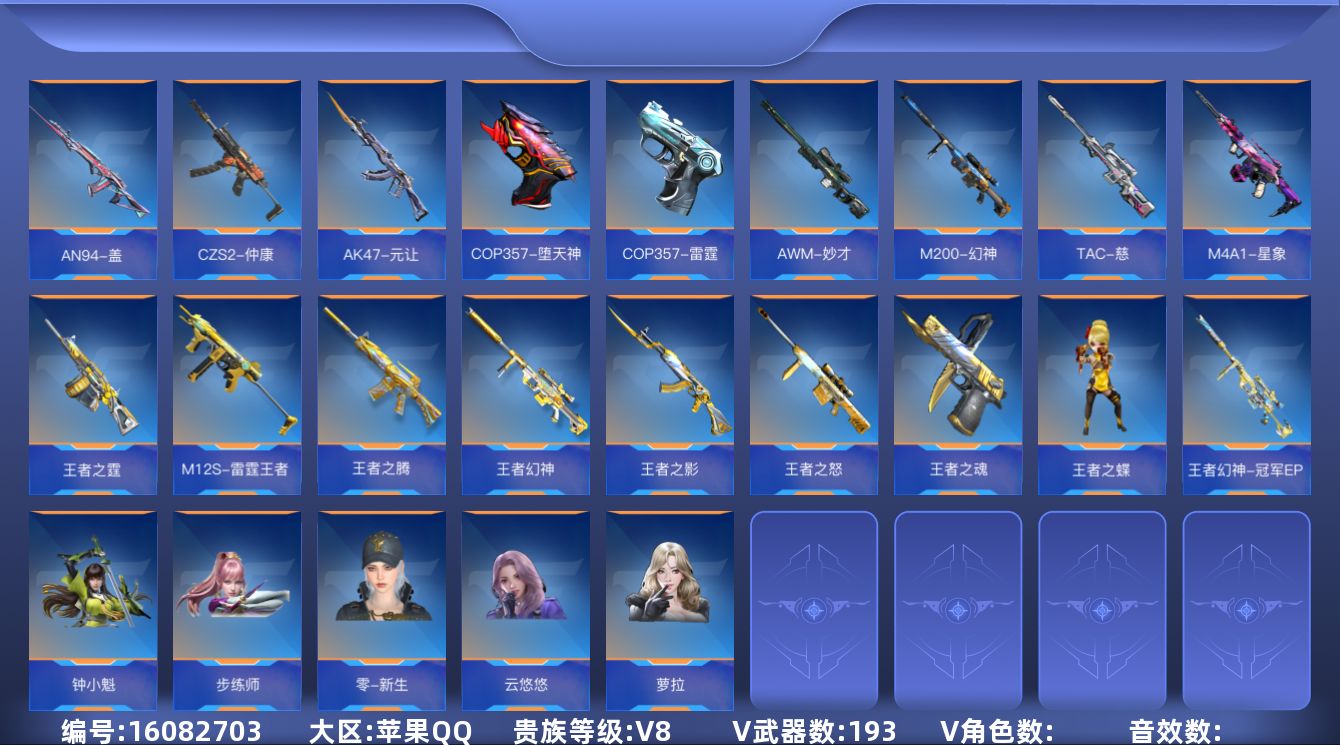Screen dimensions: 1340x745
Task: Pick the COP357-雷霆 pistol card
Action: point(669,180)
